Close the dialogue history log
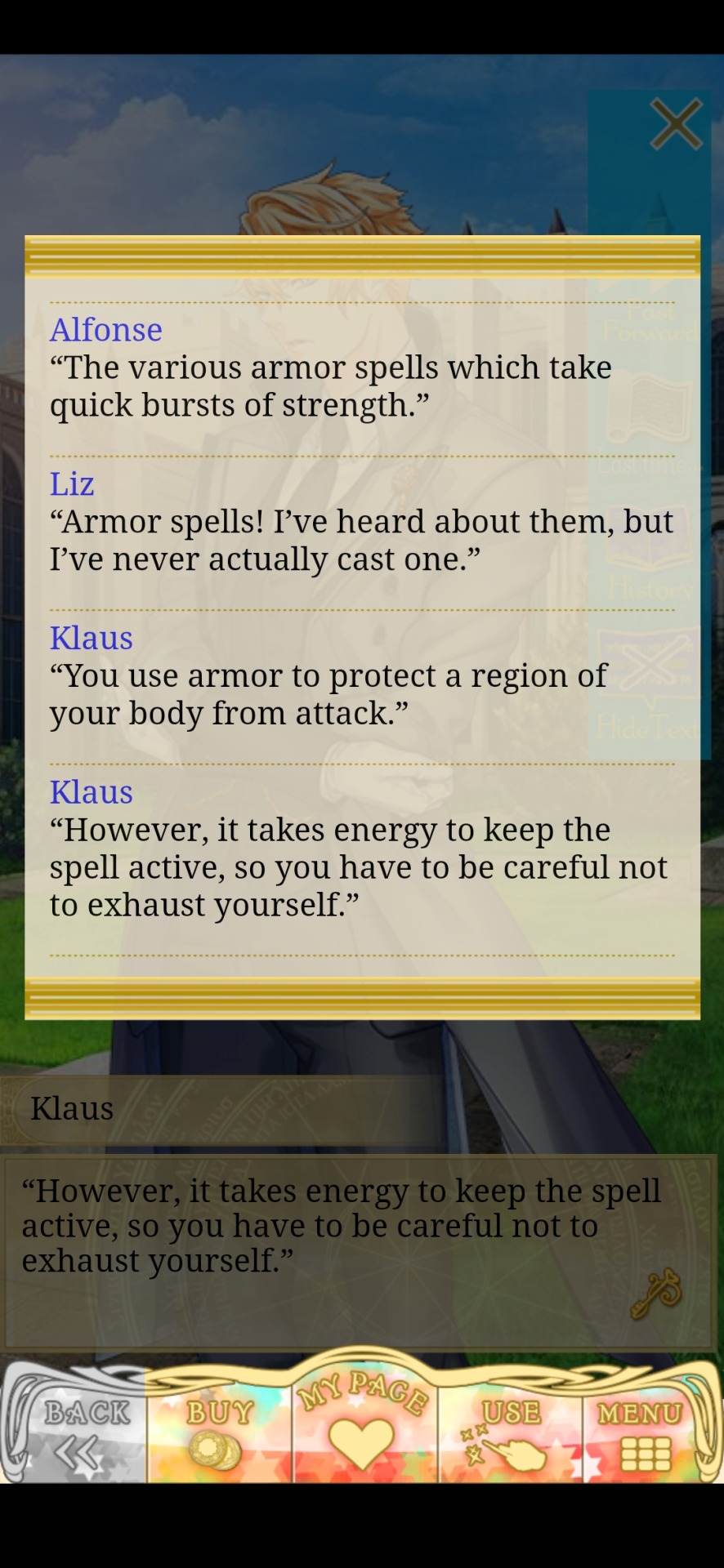Screen dimensions: 724x1568 (x=676, y=124)
